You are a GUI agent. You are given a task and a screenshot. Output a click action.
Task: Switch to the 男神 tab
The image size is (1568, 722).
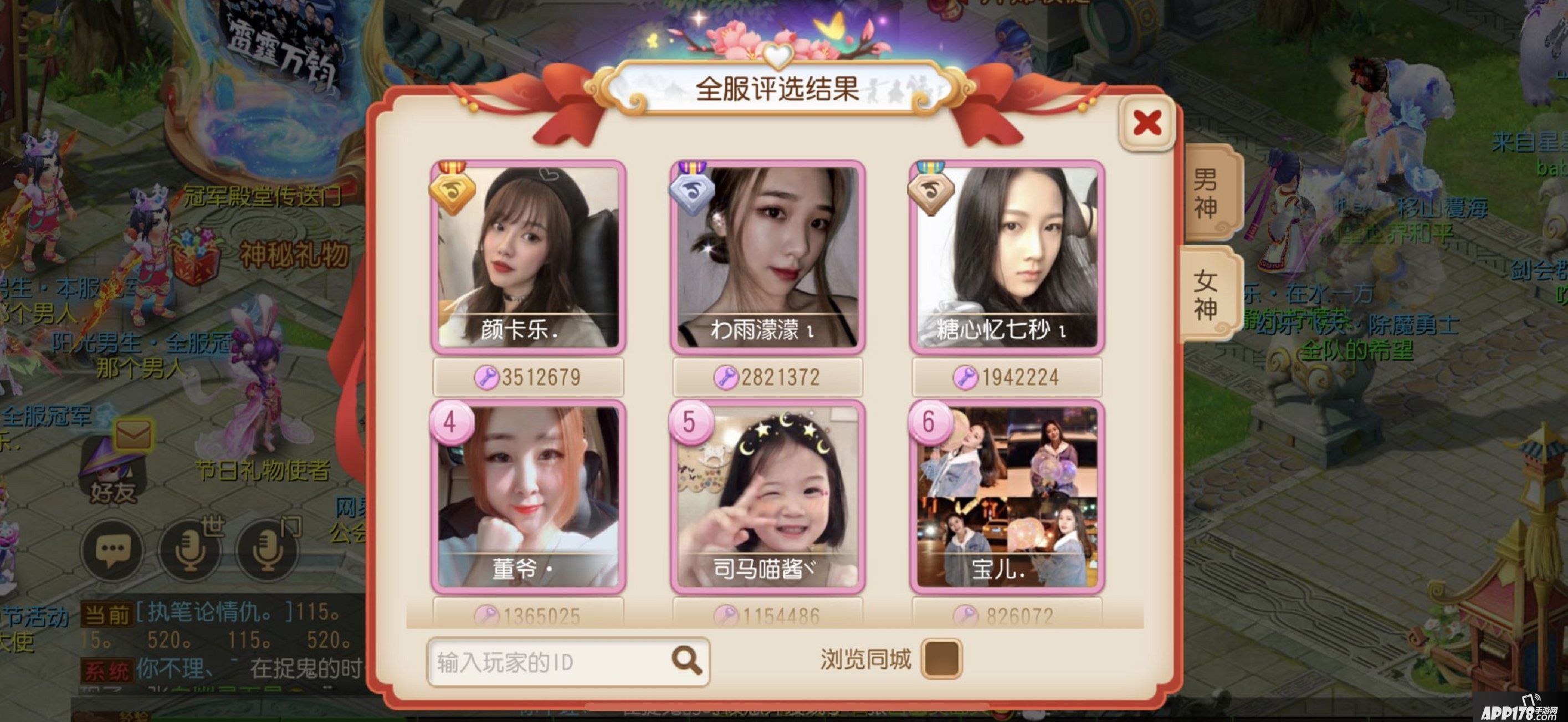[1206, 193]
